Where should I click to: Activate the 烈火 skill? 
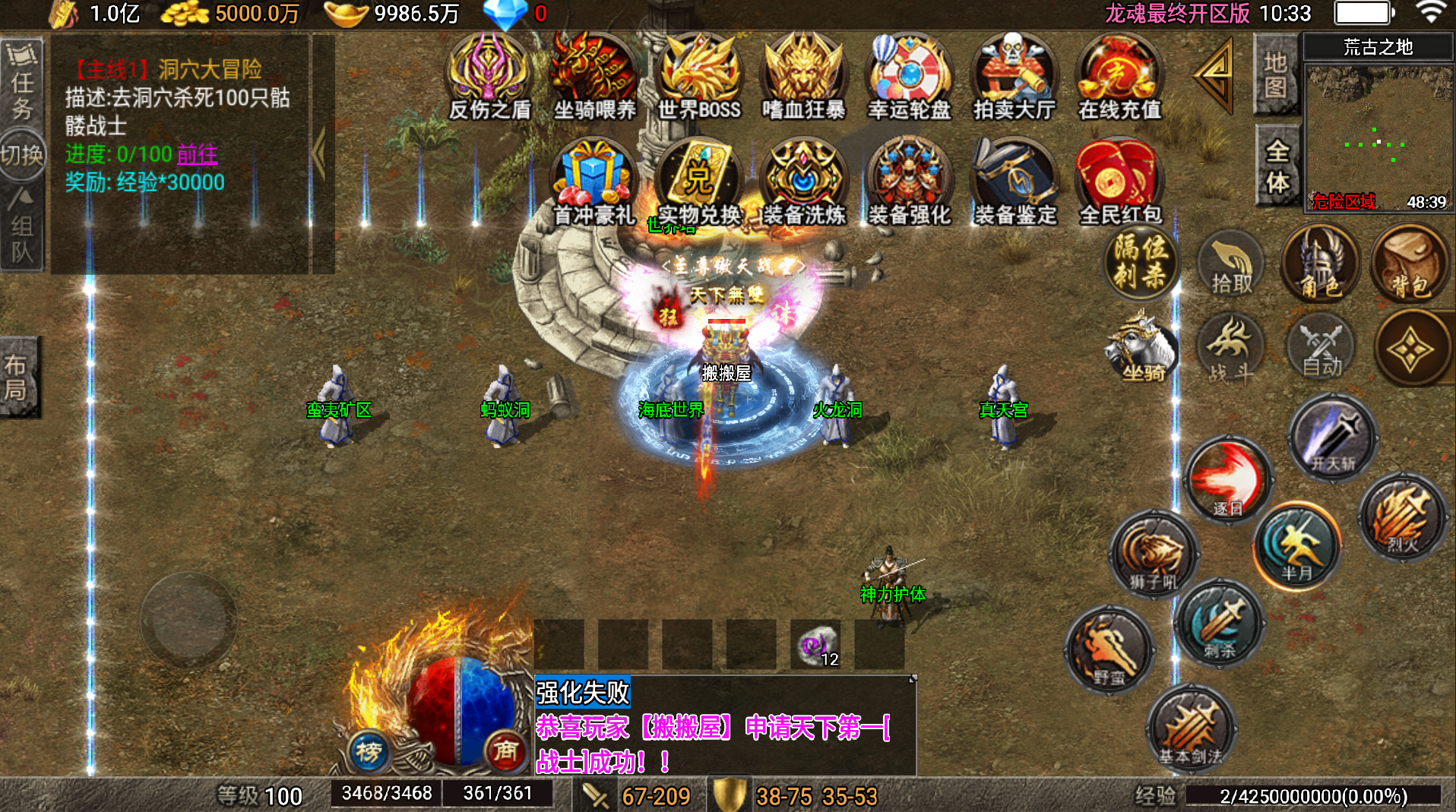(x=1402, y=517)
